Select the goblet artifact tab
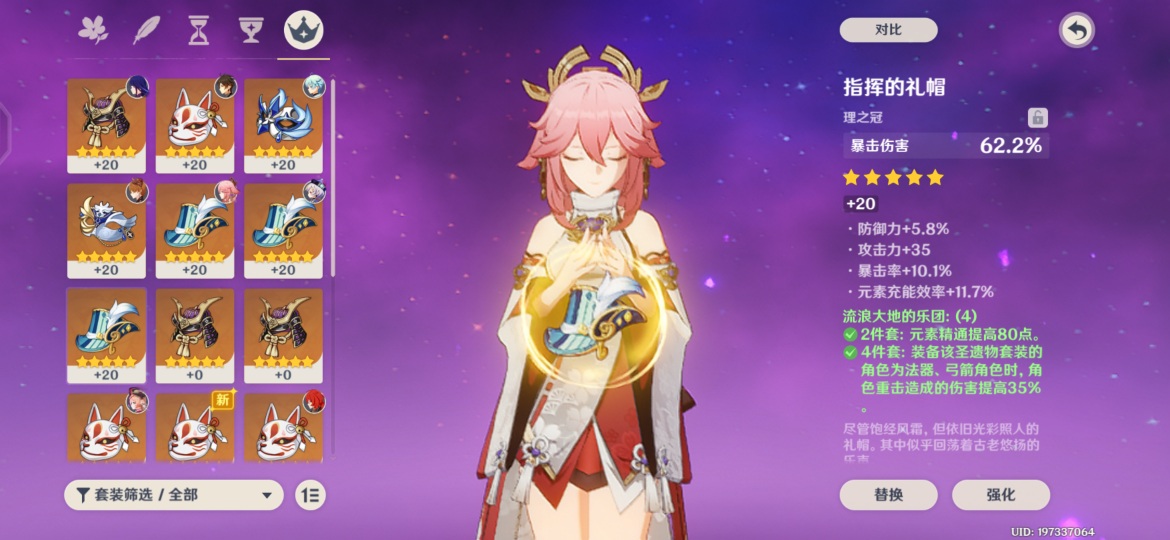This screenshot has width=1170, height=540. tap(250, 31)
